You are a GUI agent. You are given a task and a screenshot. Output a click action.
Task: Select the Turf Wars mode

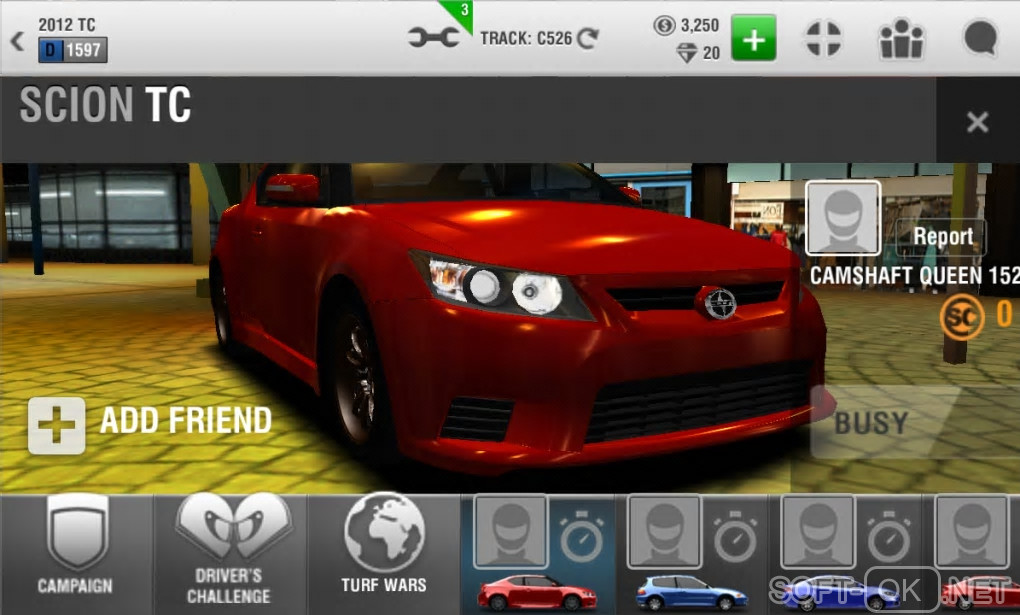(384, 553)
